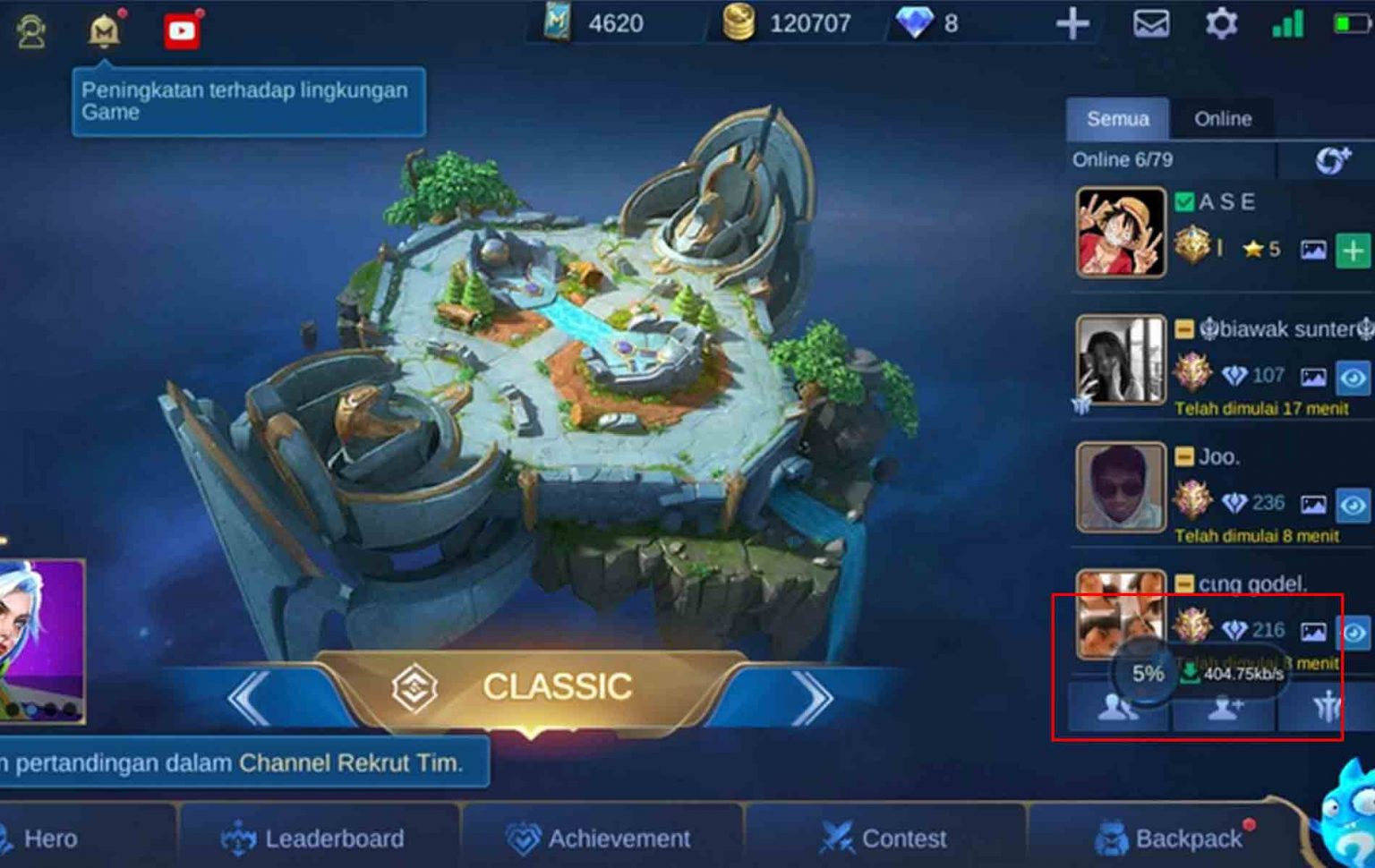Open the customer service headset icon

[31, 31]
